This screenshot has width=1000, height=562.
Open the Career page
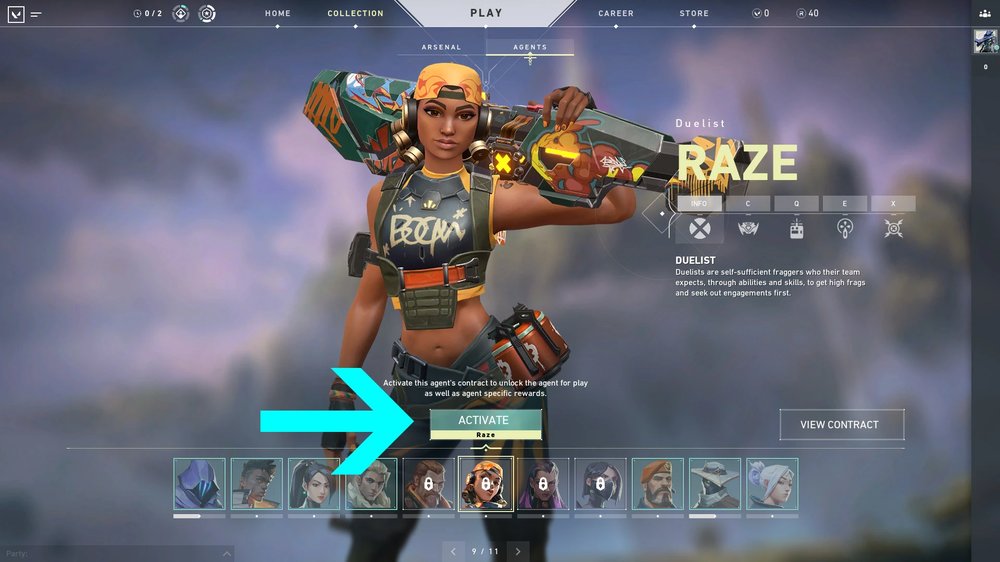[x=616, y=14]
